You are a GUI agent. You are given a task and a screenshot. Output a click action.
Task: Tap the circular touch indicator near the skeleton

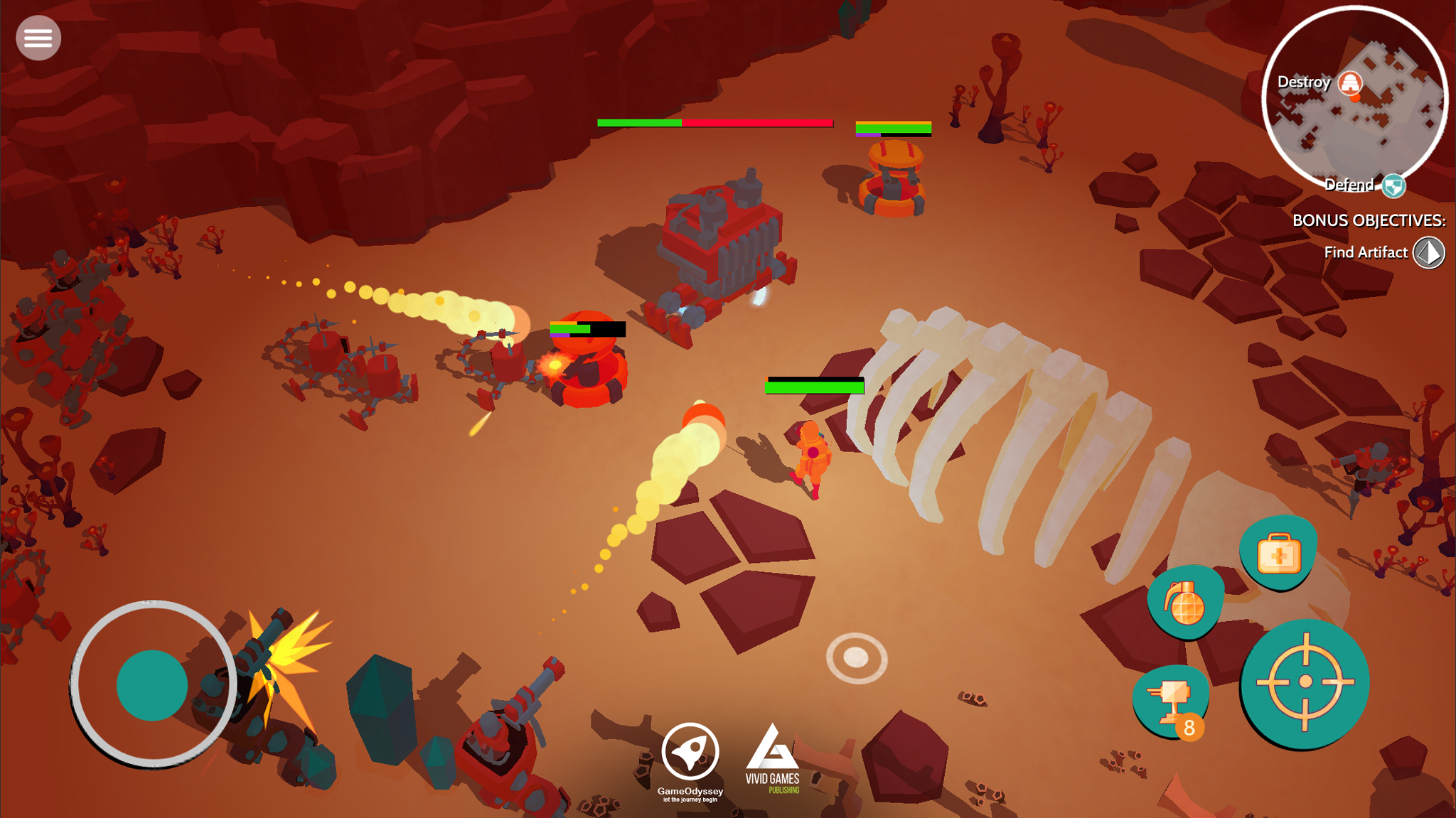coord(856,657)
